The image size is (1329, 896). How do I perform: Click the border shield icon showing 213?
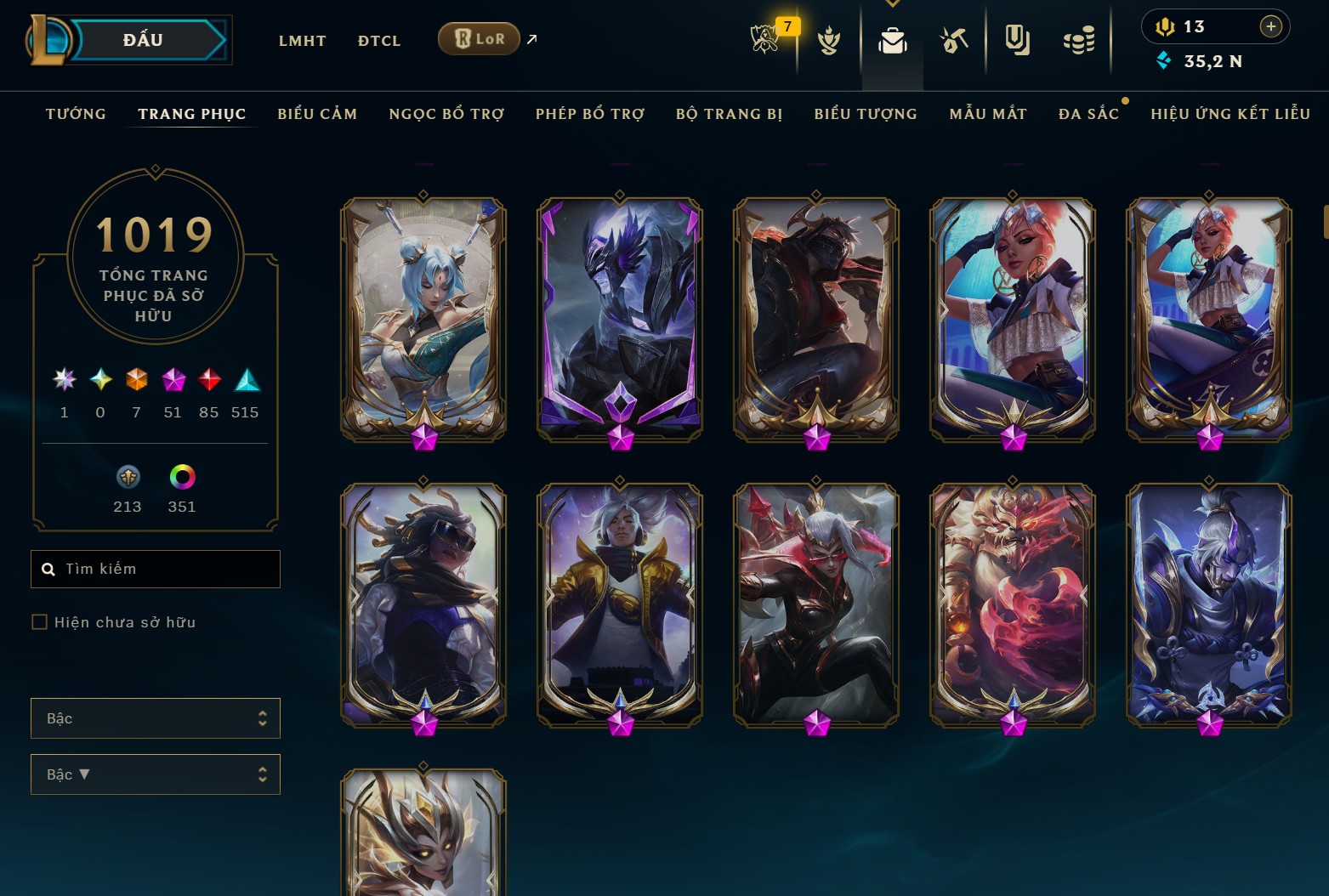point(127,478)
